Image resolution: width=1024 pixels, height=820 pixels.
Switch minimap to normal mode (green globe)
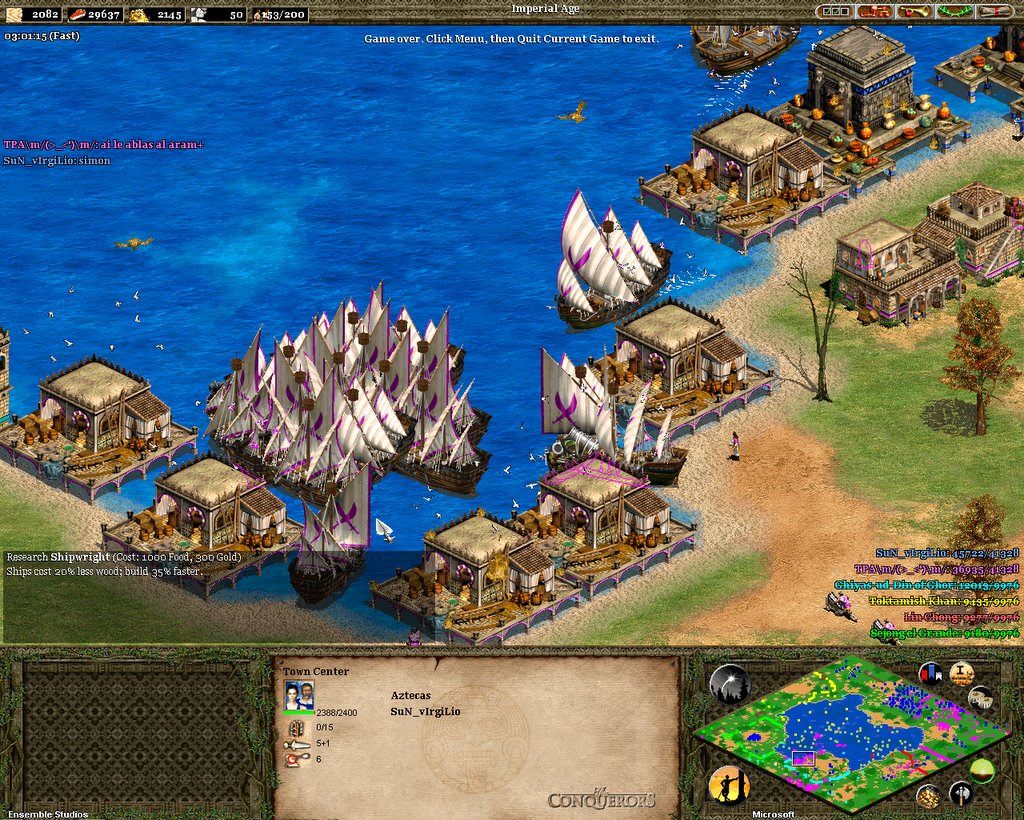(x=982, y=770)
